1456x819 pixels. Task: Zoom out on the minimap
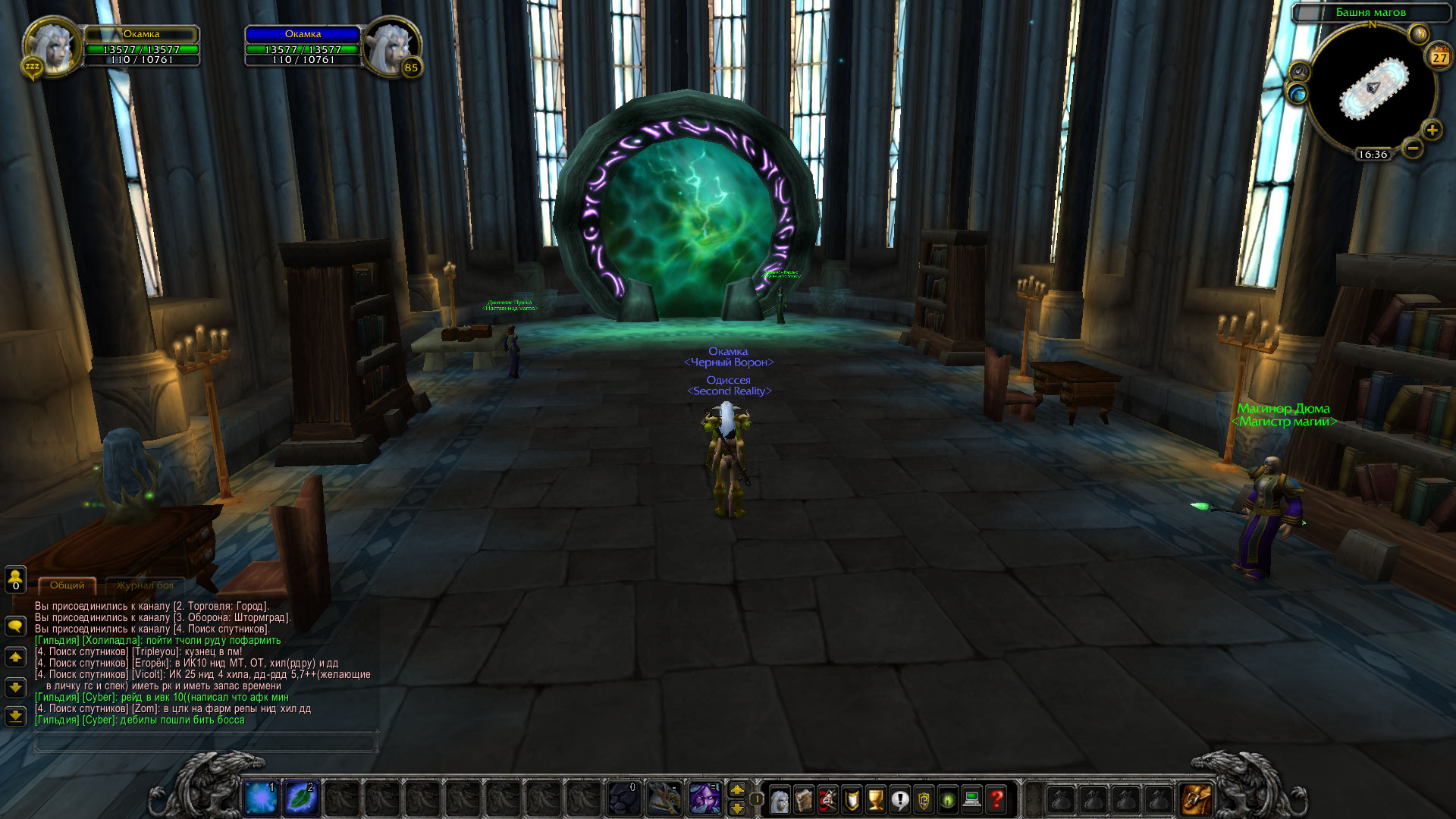tap(1412, 149)
